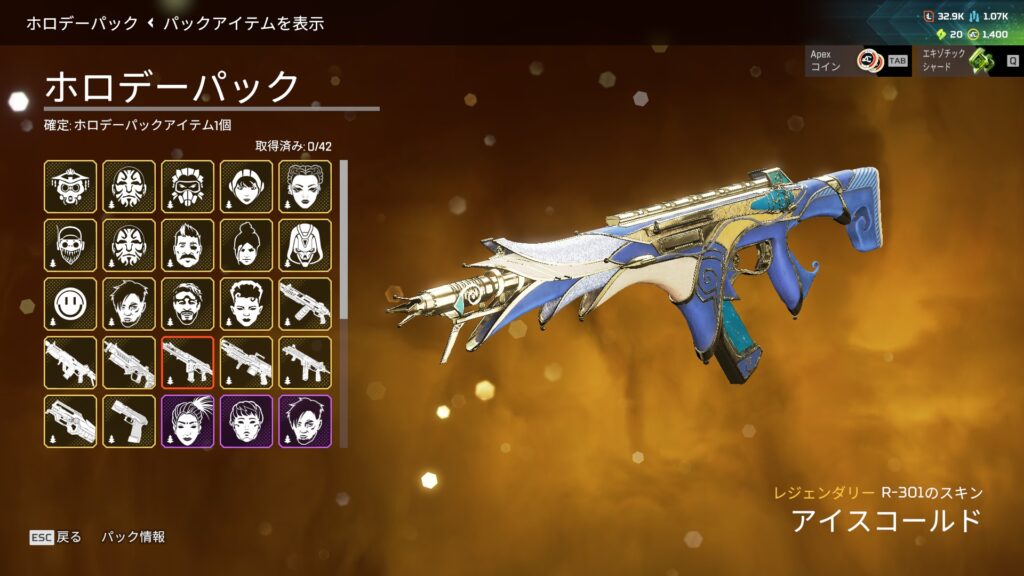This screenshot has width=1024, height=576.
Task: Select the purple Lifeline item with hair bun
Action: click(x=188, y=421)
